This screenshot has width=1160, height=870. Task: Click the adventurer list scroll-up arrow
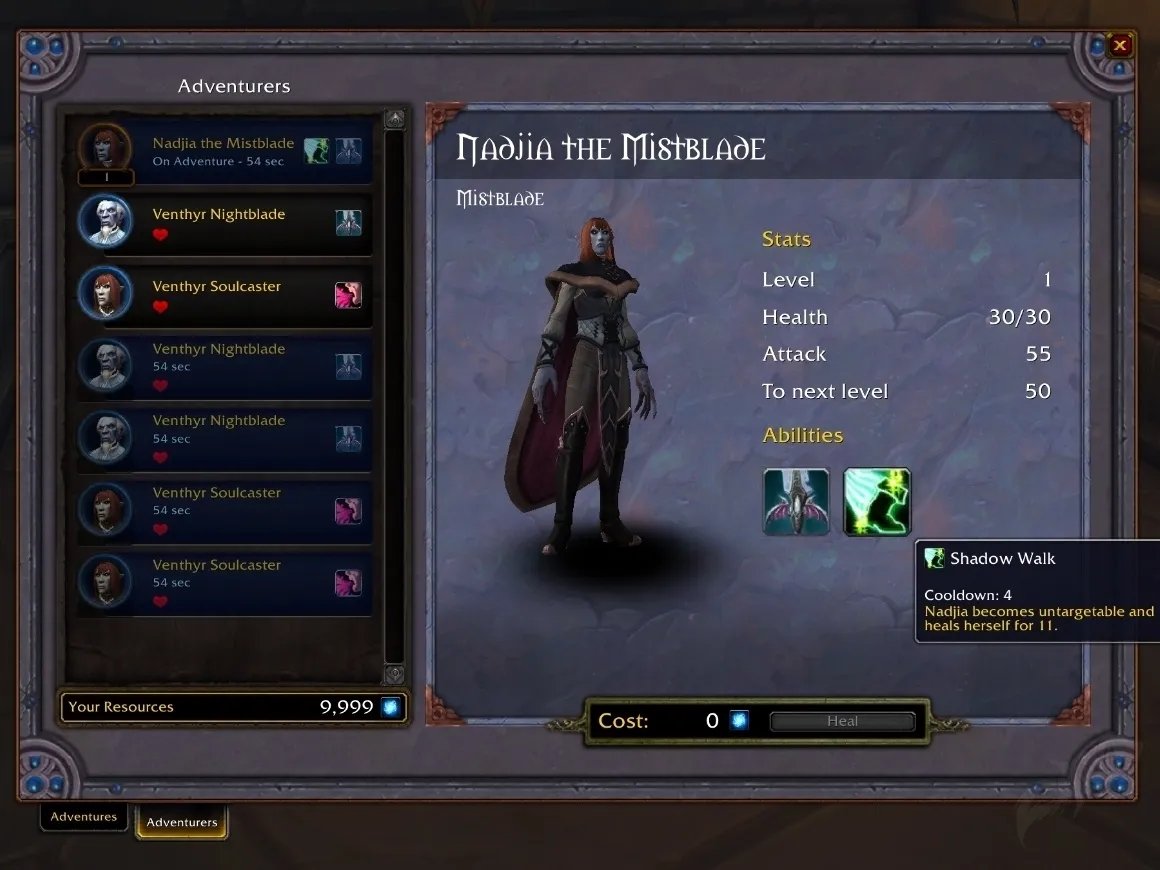(x=395, y=120)
